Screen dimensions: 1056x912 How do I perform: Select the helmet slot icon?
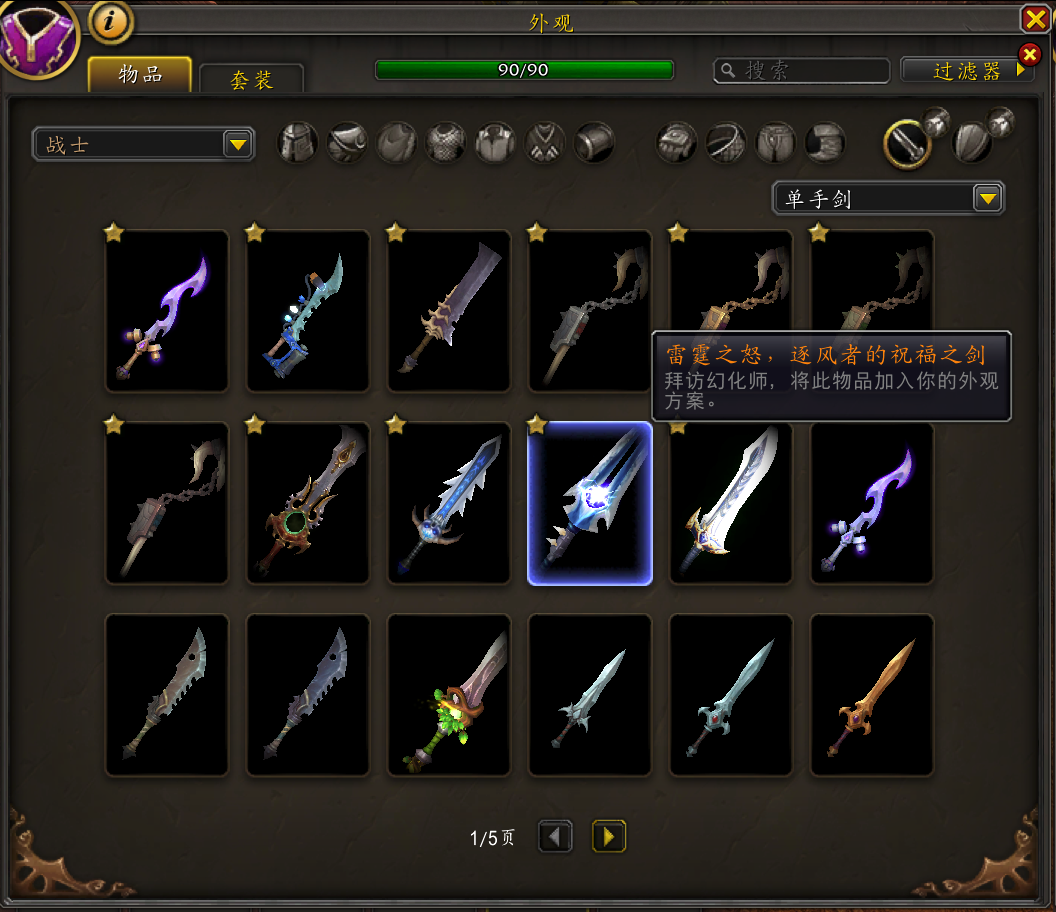(x=297, y=143)
